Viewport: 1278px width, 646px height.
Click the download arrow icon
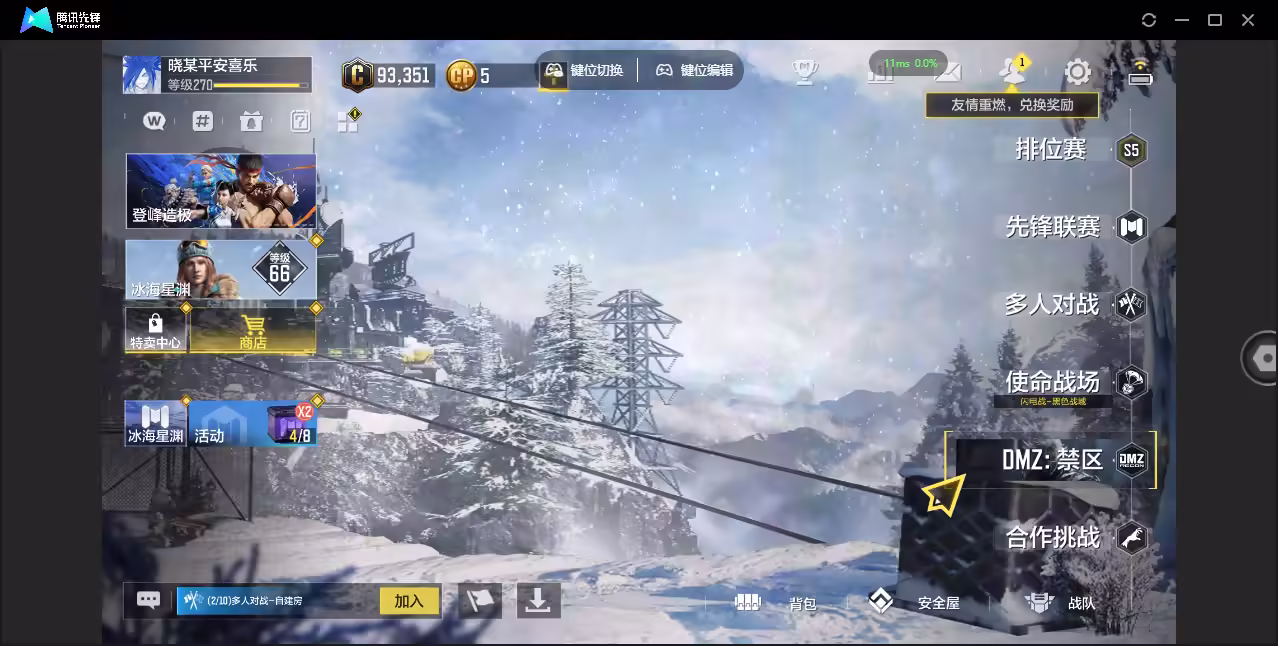click(538, 600)
